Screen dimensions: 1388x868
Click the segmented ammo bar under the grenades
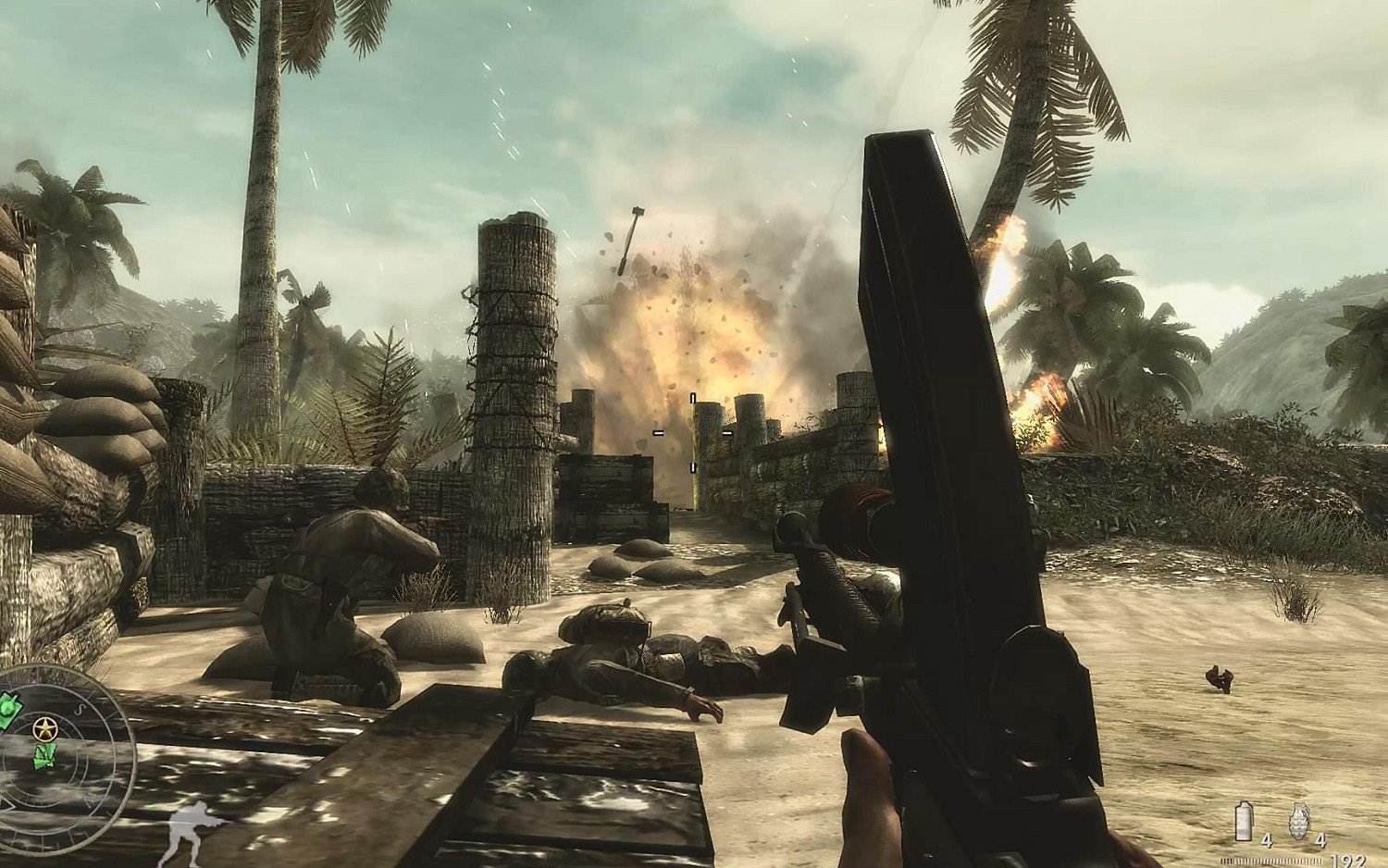(1270, 860)
